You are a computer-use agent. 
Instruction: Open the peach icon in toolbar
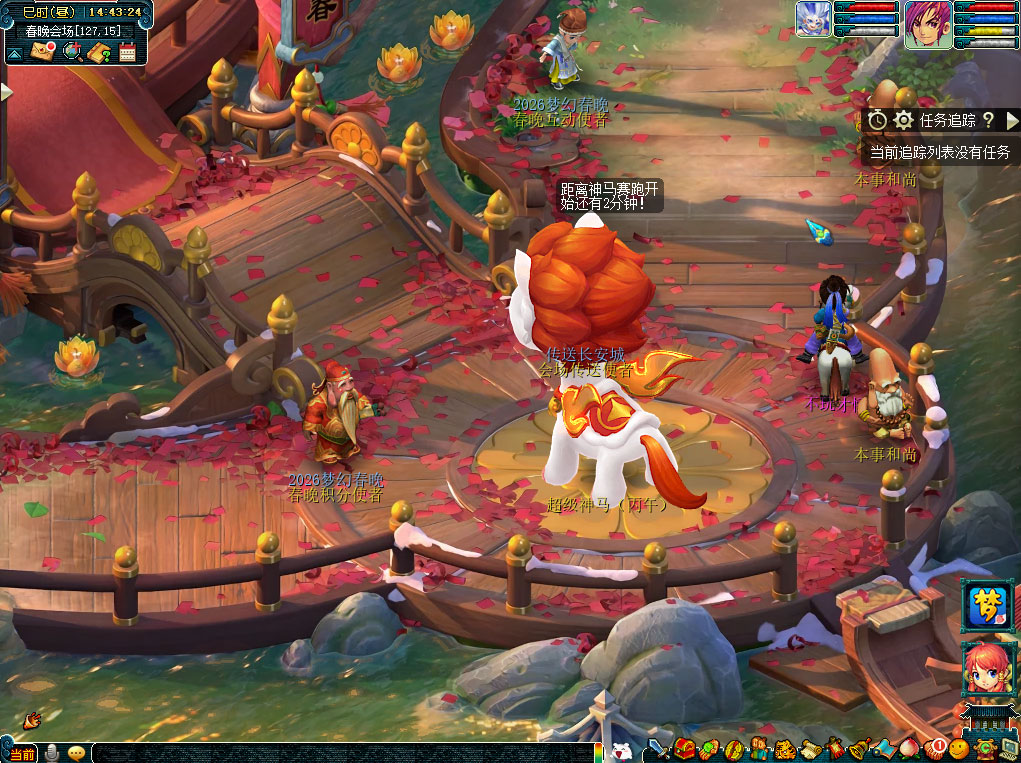coord(908,748)
